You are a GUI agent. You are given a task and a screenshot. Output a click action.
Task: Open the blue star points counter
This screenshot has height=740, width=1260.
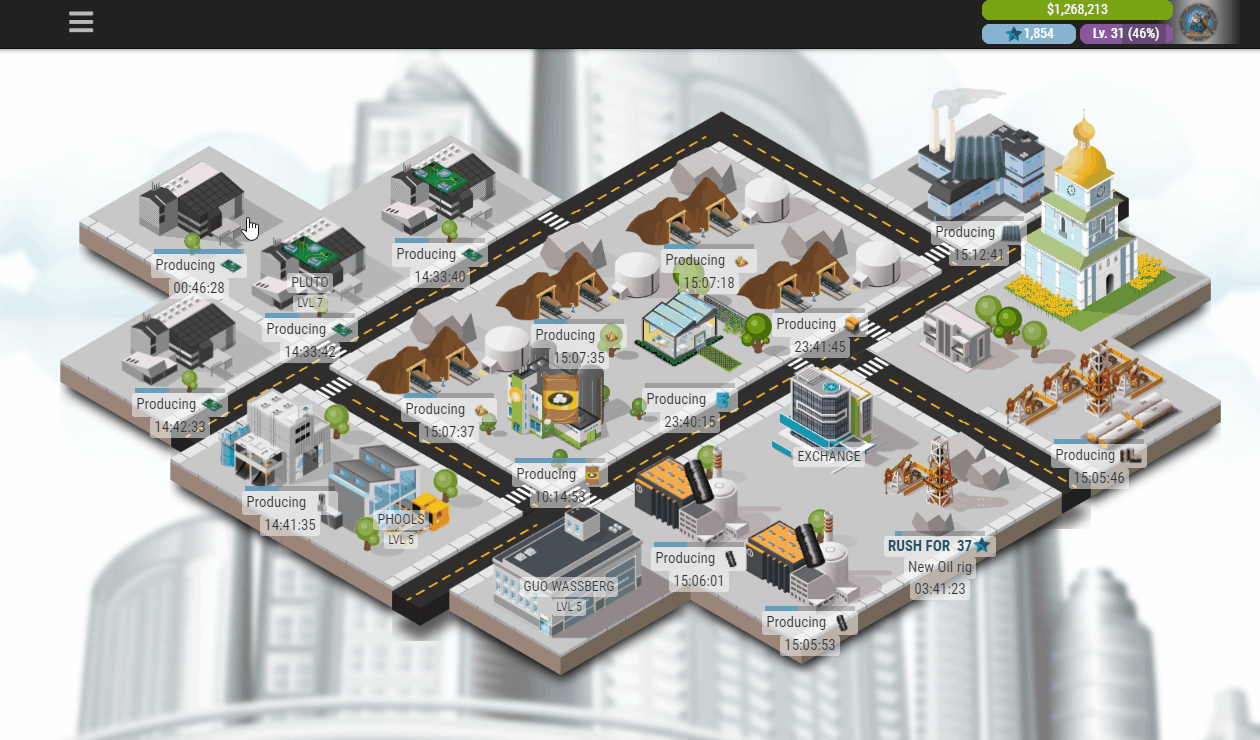(x=1029, y=34)
